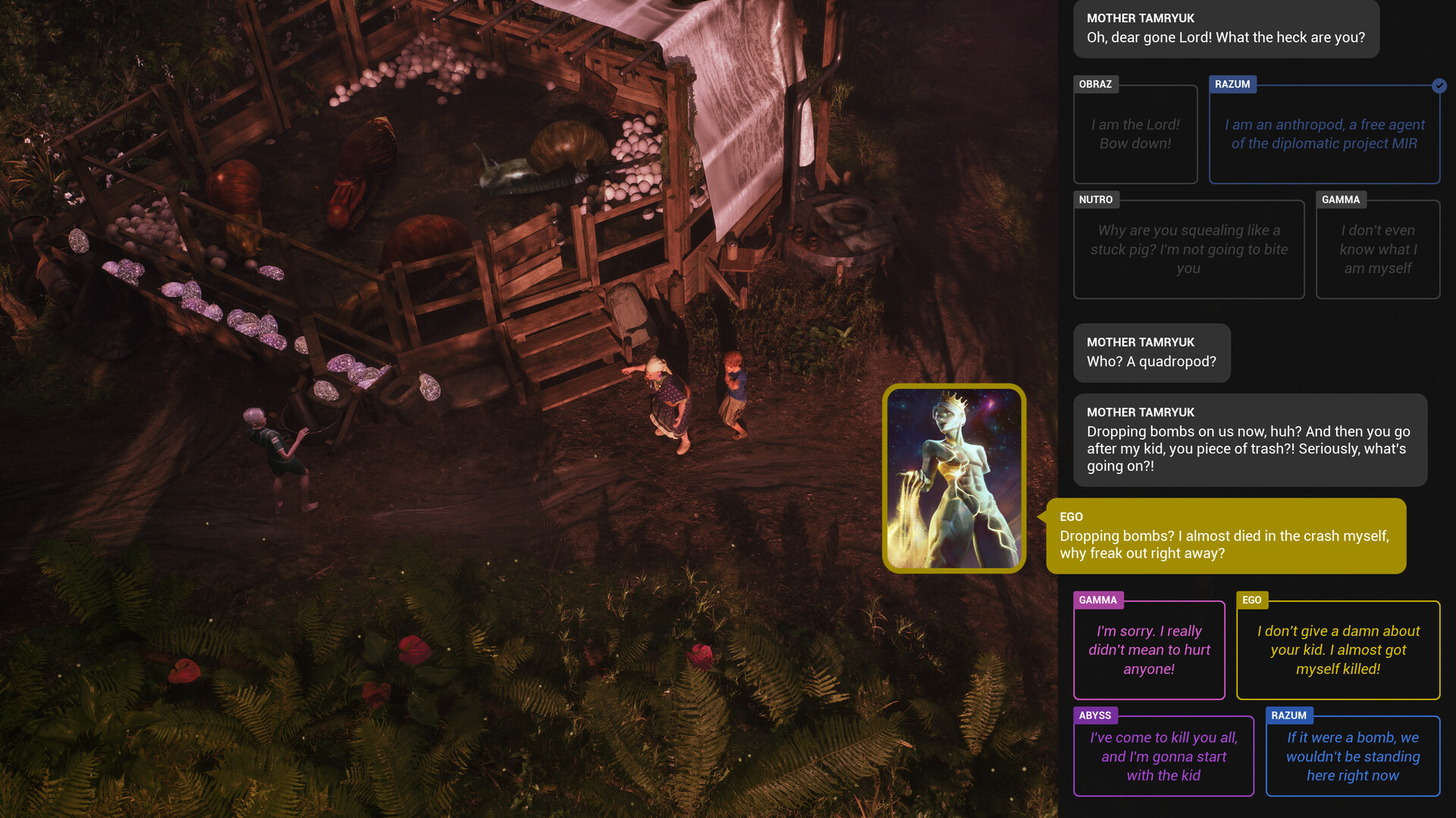Screen dimensions: 1456x818
Task: Click the EGO label badge
Action: point(1252,600)
